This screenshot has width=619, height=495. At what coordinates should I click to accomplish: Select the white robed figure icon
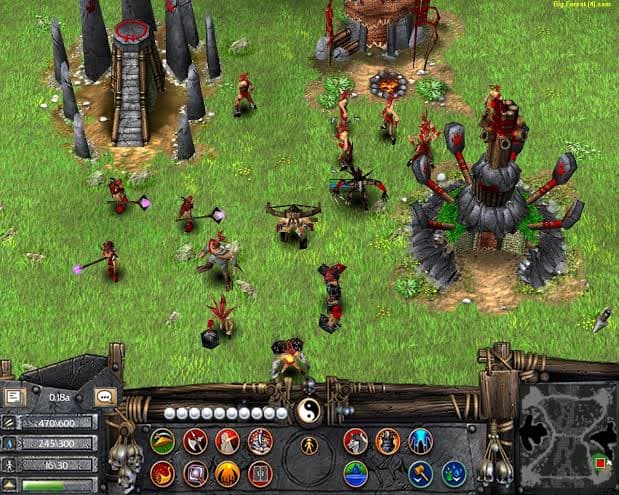tap(228, 440)
